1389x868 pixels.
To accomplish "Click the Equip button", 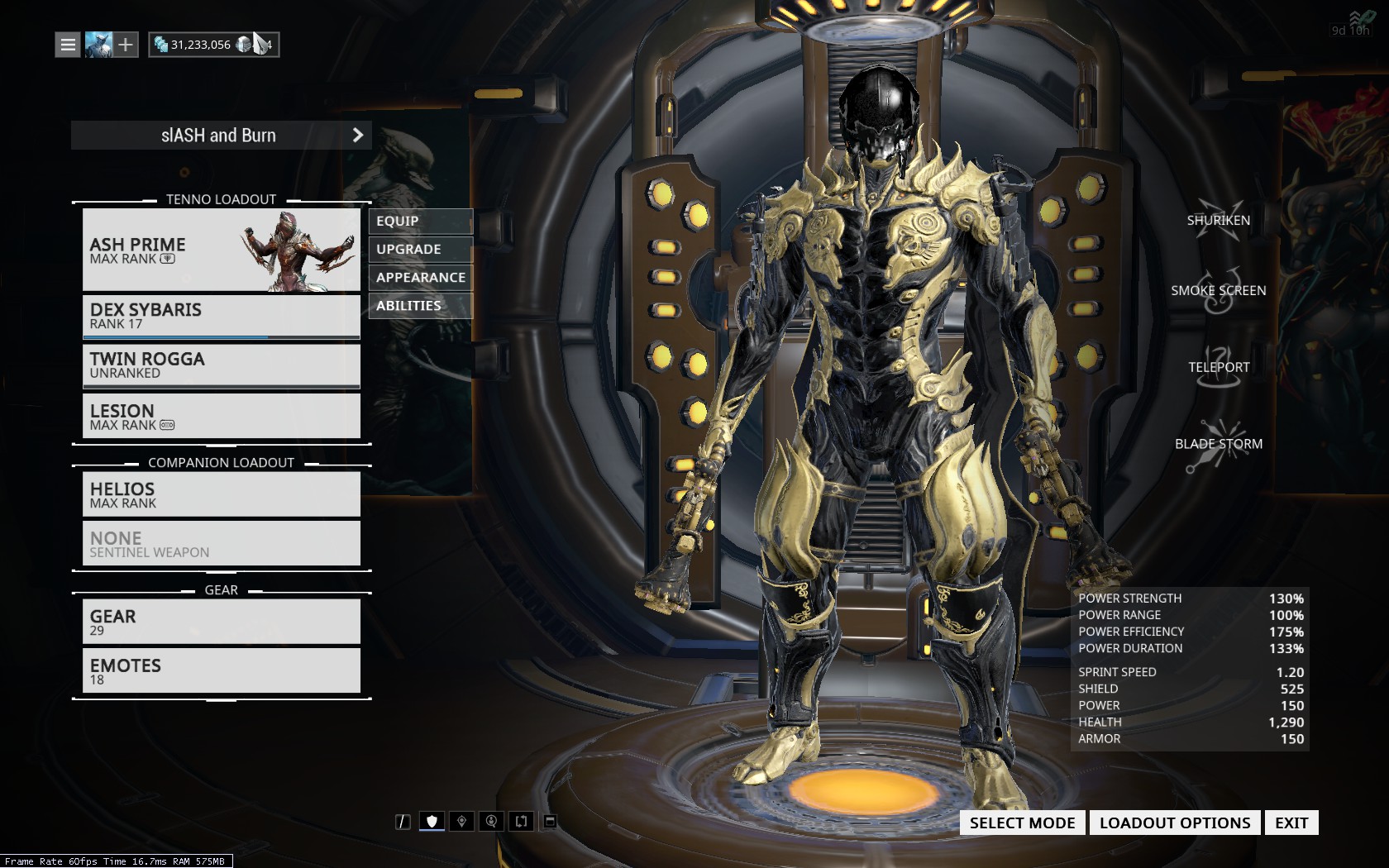I will click(420, 222).
